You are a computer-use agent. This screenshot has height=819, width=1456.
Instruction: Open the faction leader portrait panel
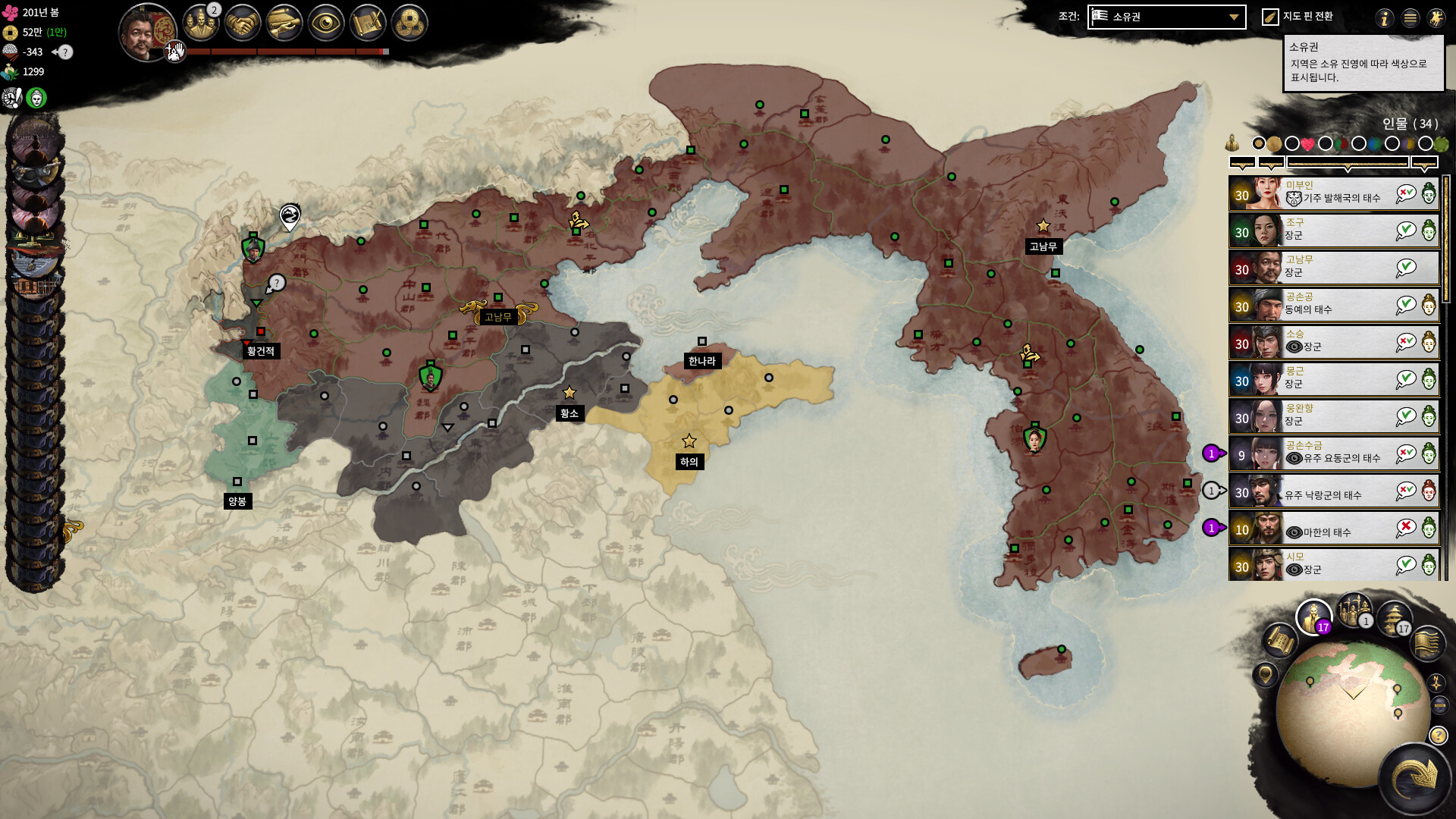146,32
